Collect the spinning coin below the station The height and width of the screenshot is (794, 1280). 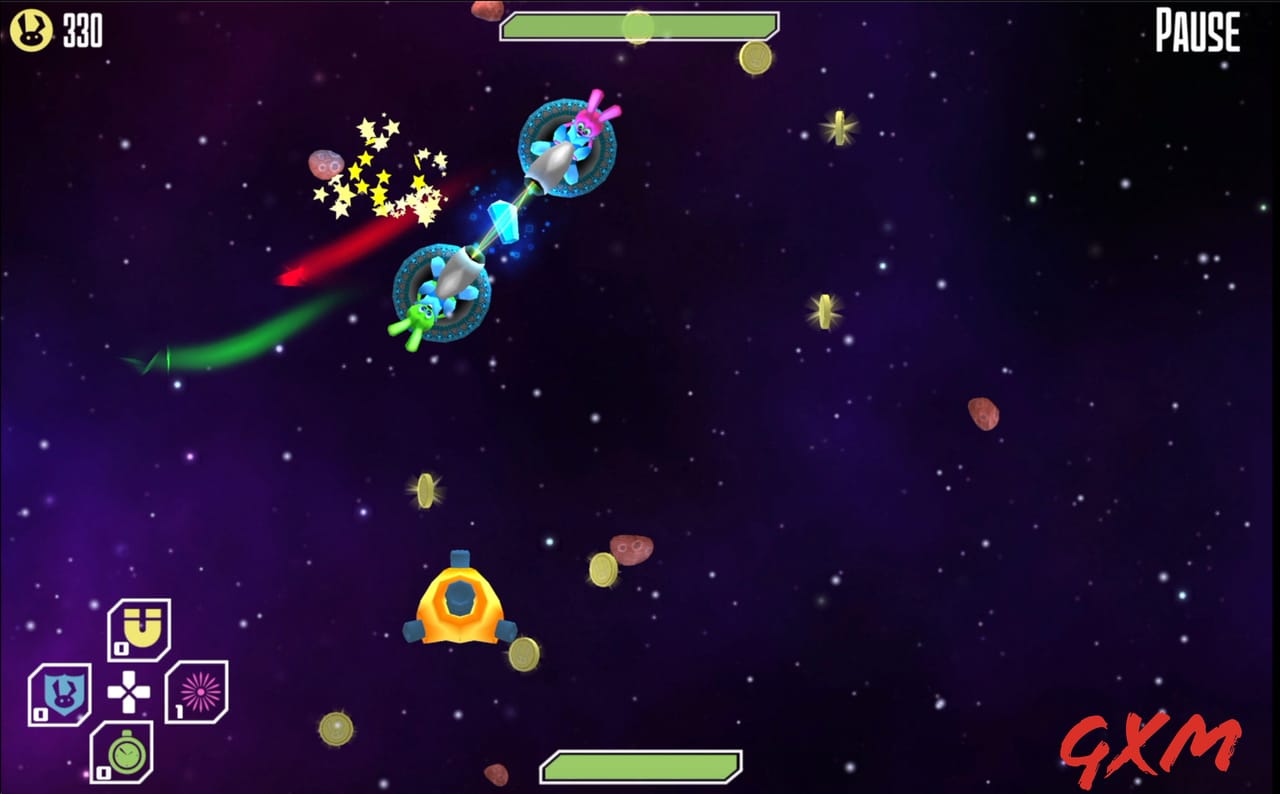pyautogui.click(x=523, y=654)
